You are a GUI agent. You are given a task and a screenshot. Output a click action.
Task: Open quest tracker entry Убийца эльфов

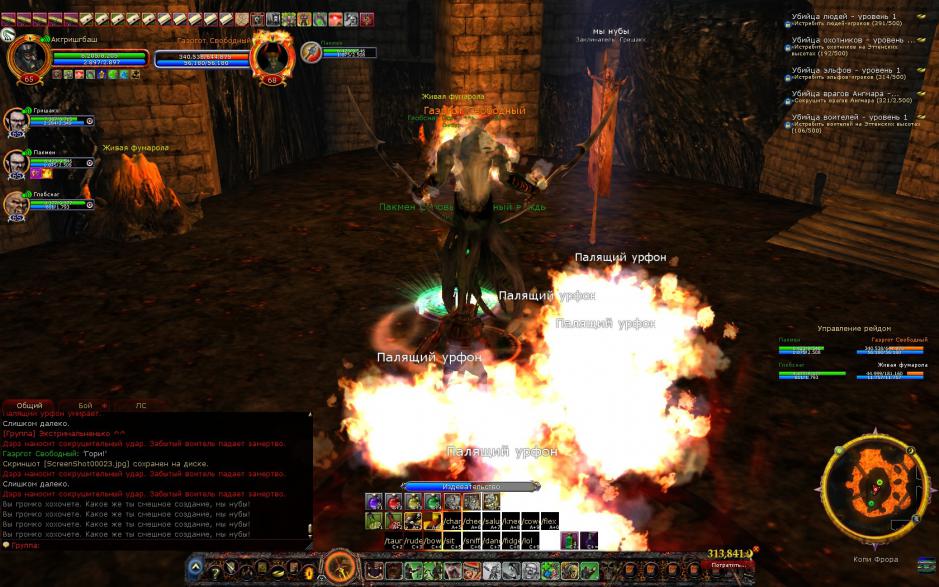click(x=845, y=70)
